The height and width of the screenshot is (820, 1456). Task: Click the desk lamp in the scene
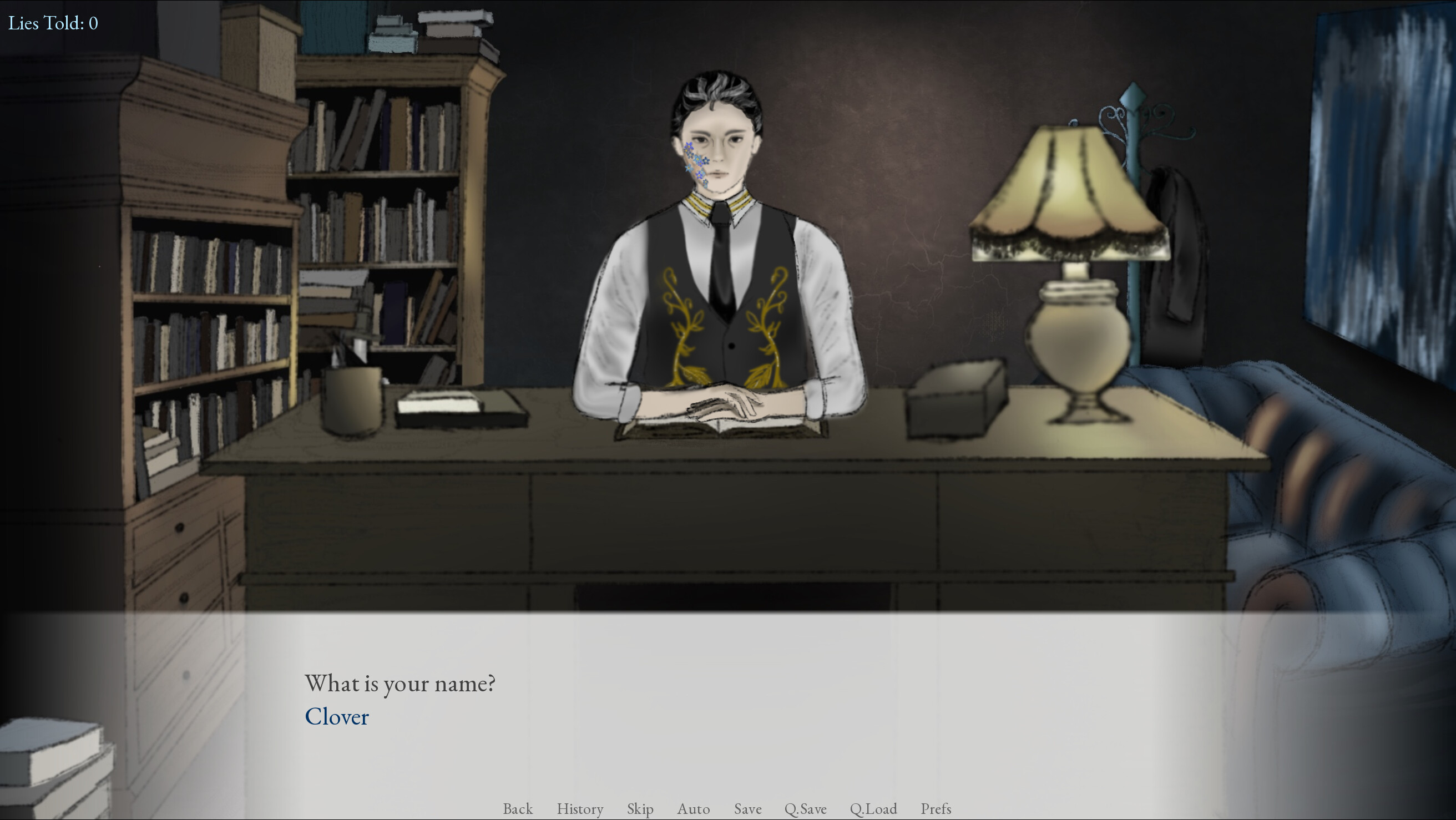pos(1071,266)
